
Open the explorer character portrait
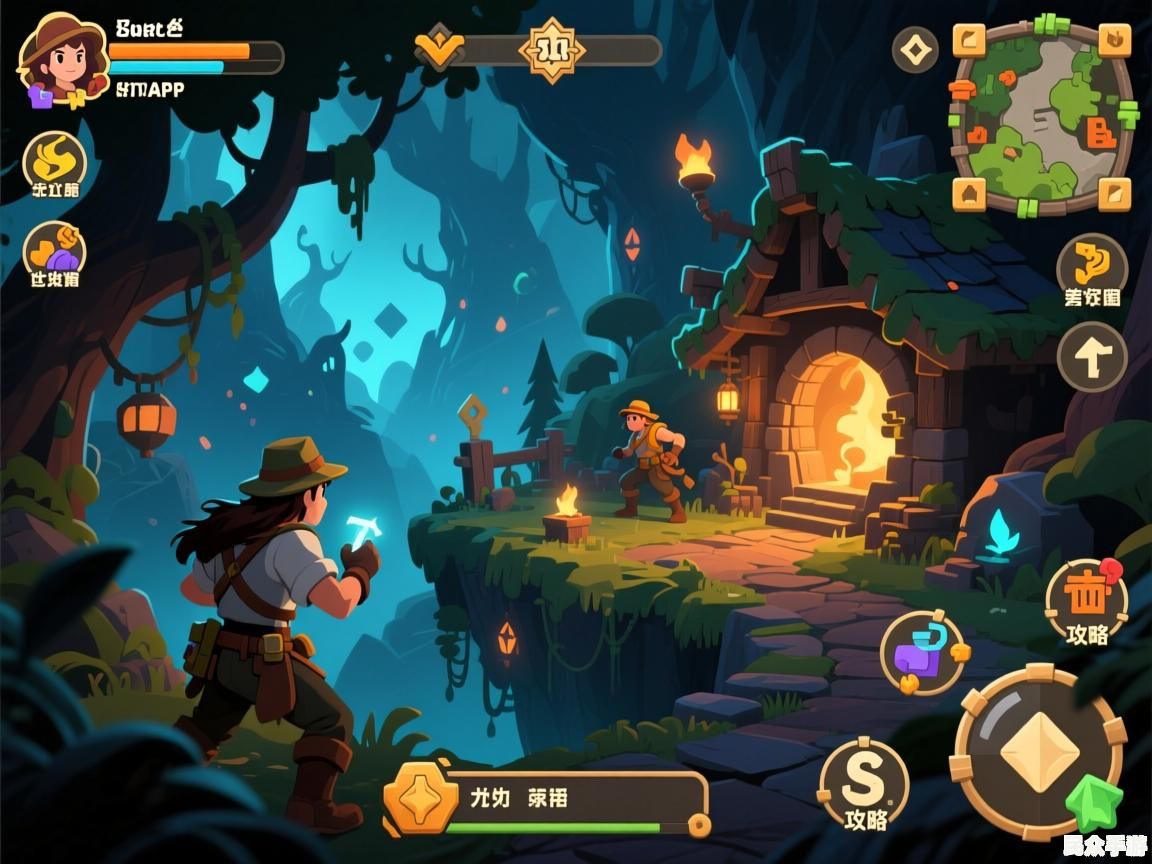pyautogui.click(x=62, y=60)
